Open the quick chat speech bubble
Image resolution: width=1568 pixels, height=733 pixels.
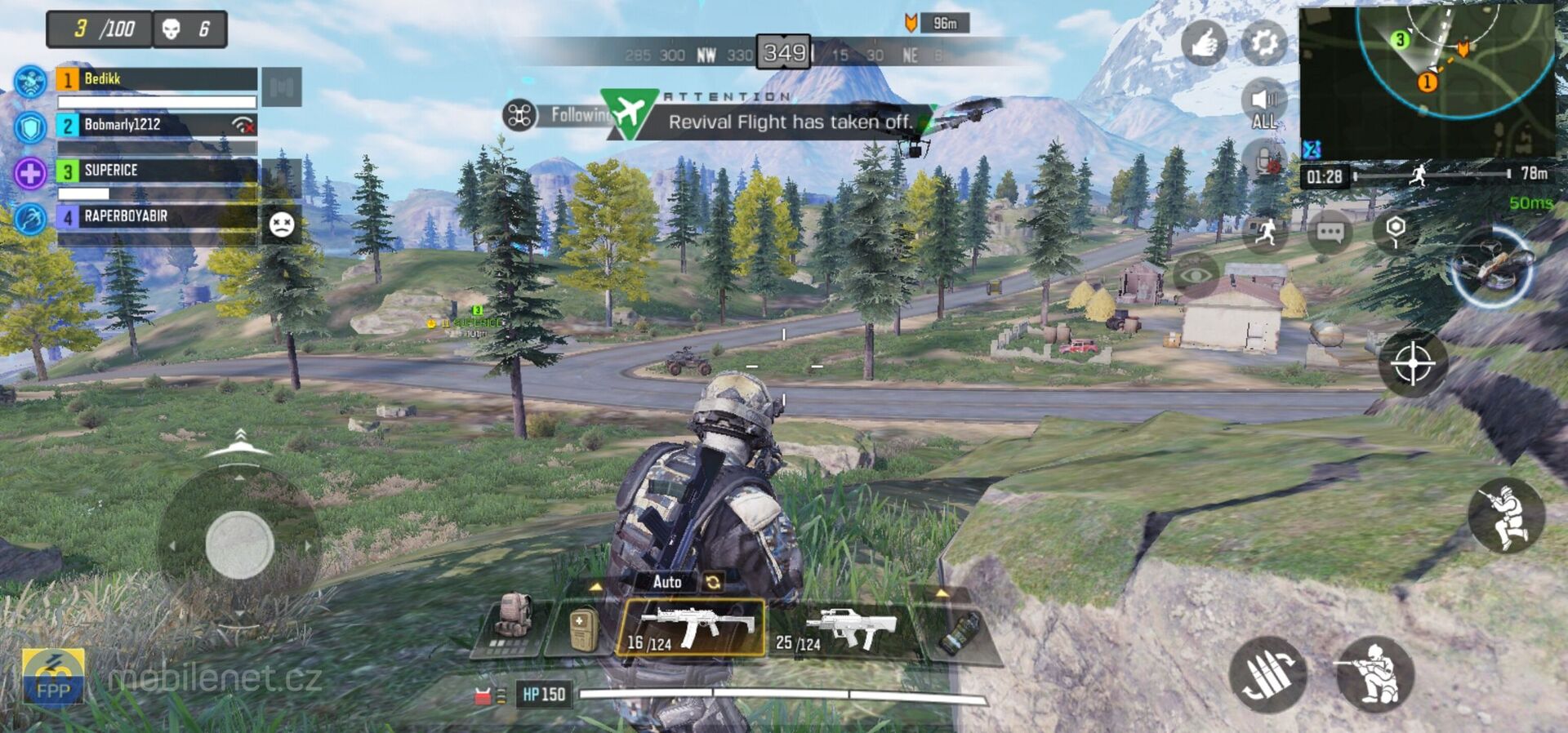coord(1330,231)
